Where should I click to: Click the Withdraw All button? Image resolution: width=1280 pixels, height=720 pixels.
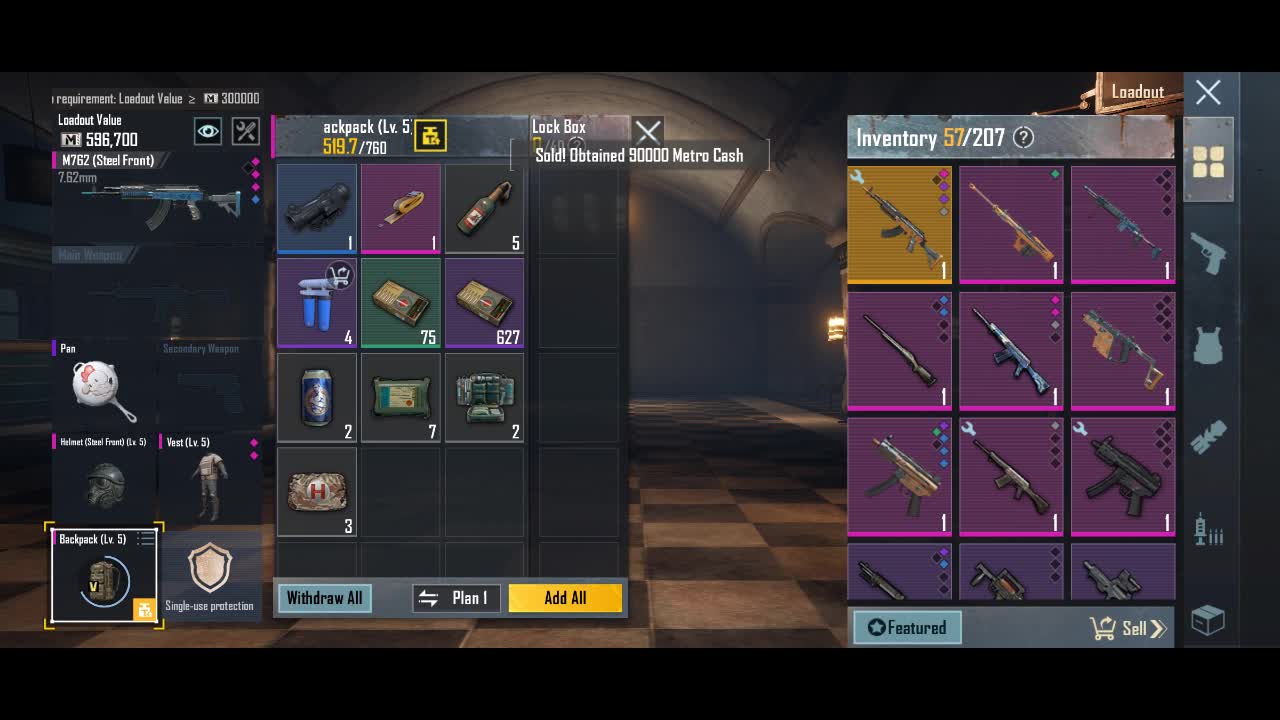(324, 598)
